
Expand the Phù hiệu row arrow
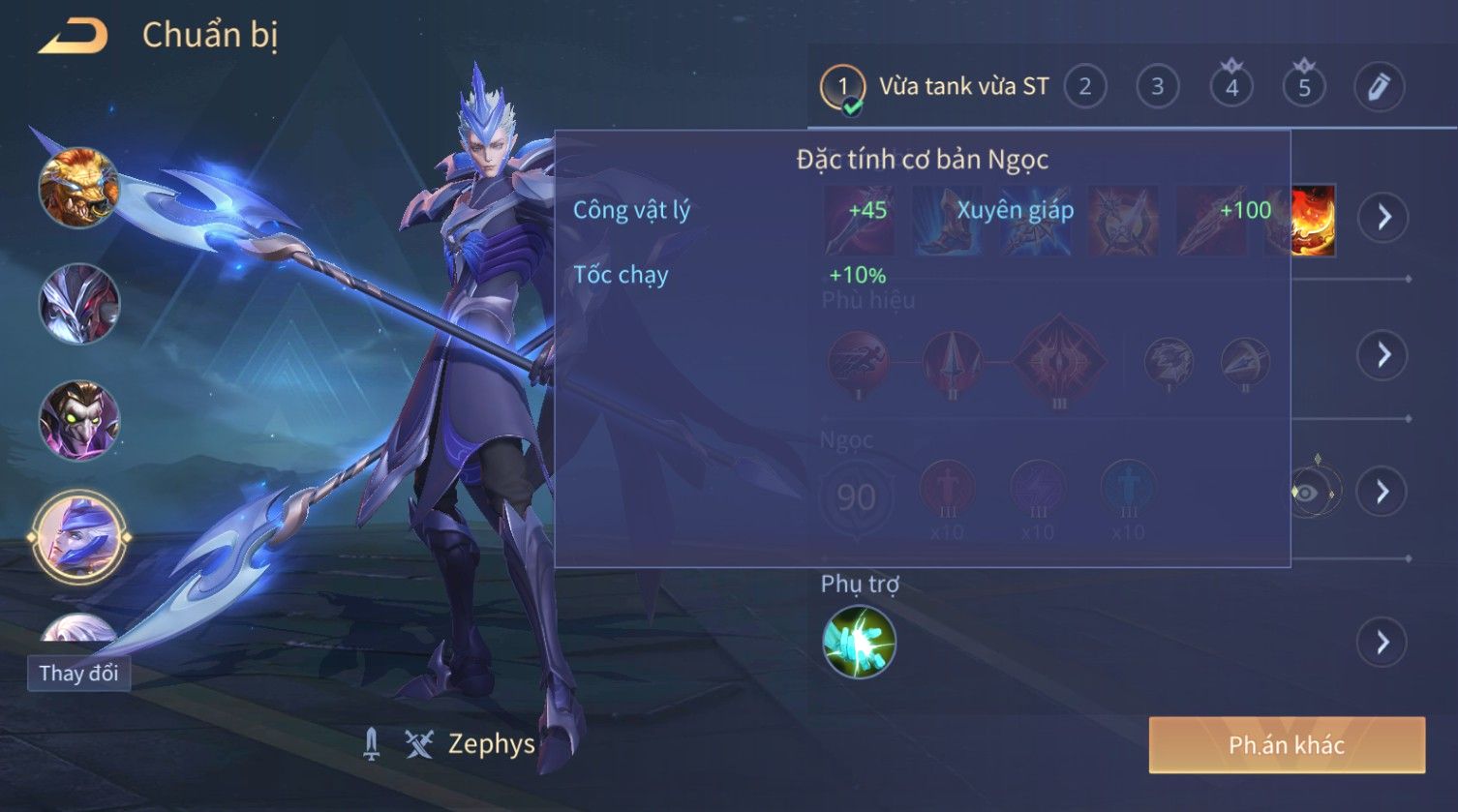1382,355
